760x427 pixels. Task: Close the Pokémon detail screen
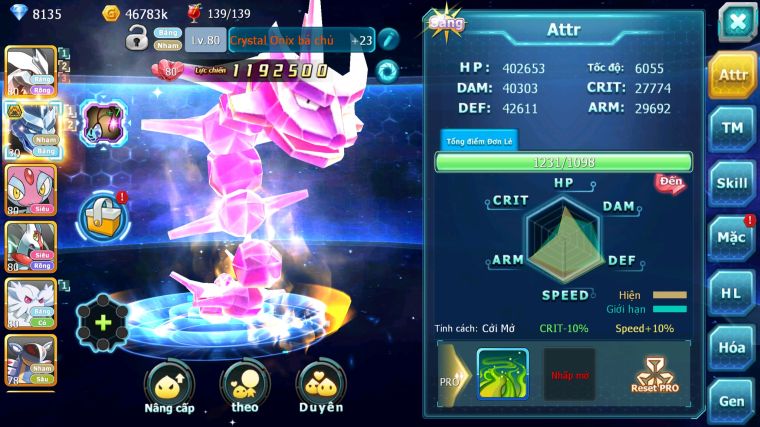(736, 22)
